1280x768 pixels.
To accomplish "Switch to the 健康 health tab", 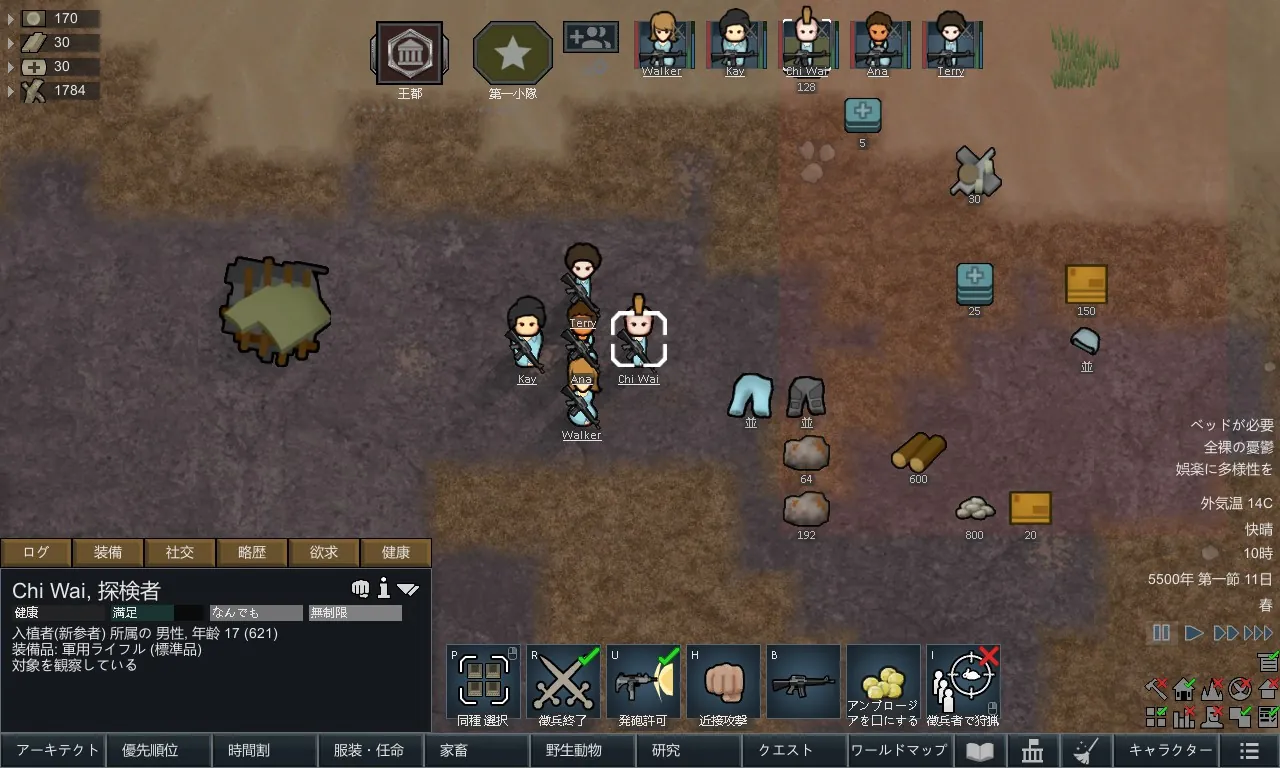I will coord(396,552).
